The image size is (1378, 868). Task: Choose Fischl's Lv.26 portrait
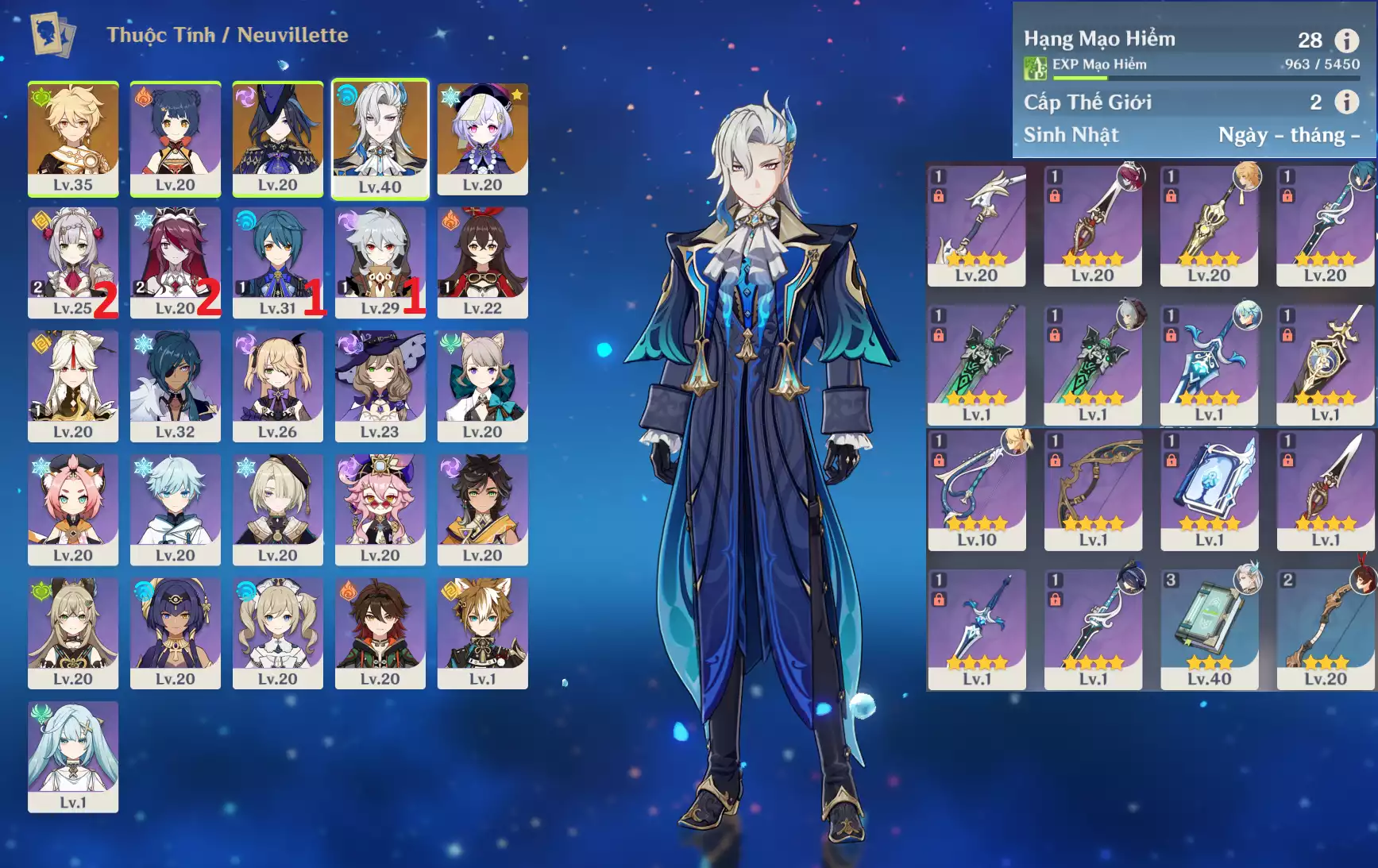[277, 385]
